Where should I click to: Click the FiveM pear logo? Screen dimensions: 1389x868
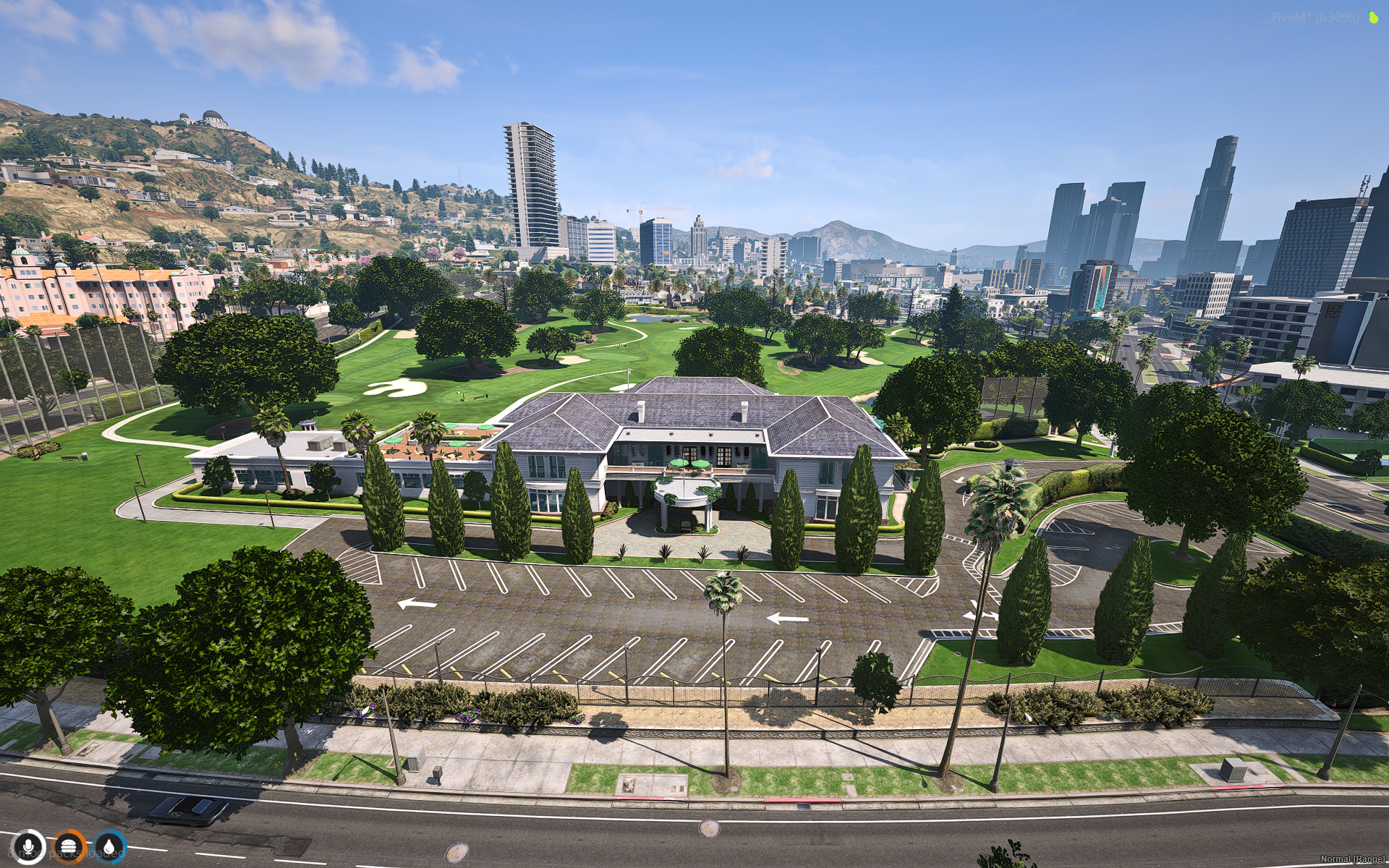click(1373, 17)
